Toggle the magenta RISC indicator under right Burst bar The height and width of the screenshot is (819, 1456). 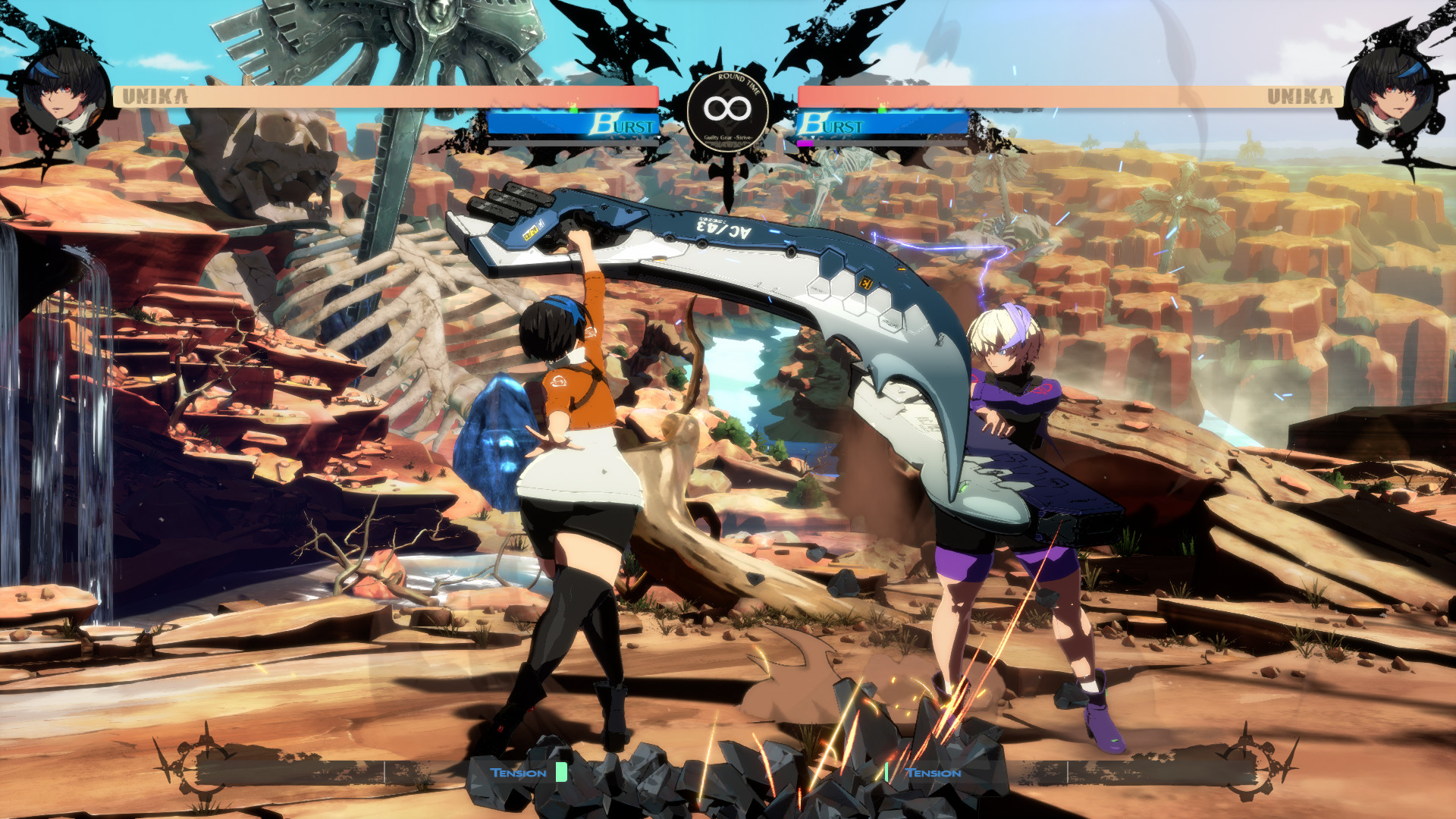click(x=805, y=142)
